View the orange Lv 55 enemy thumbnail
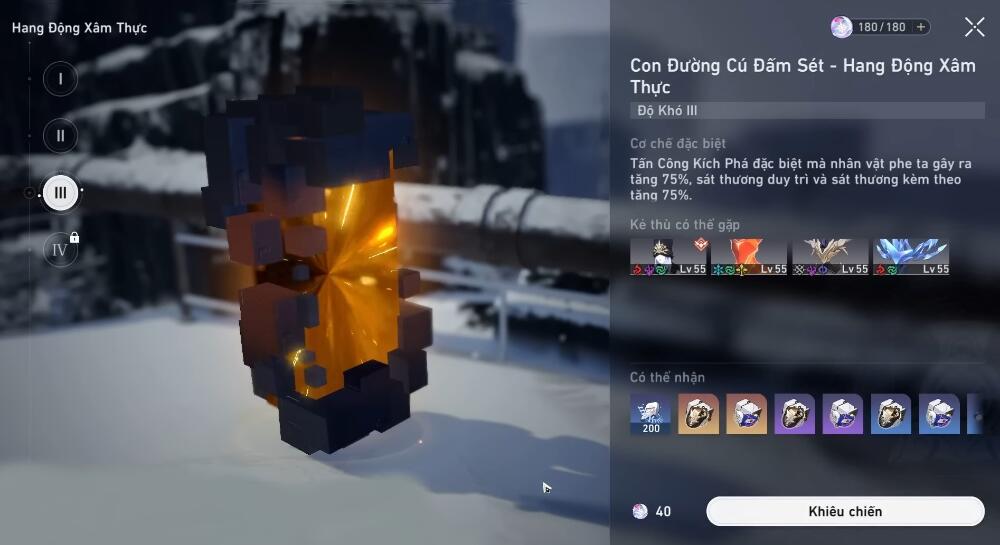The width and height of the screenshot is (1000, 545). click(x=749, y=256)
